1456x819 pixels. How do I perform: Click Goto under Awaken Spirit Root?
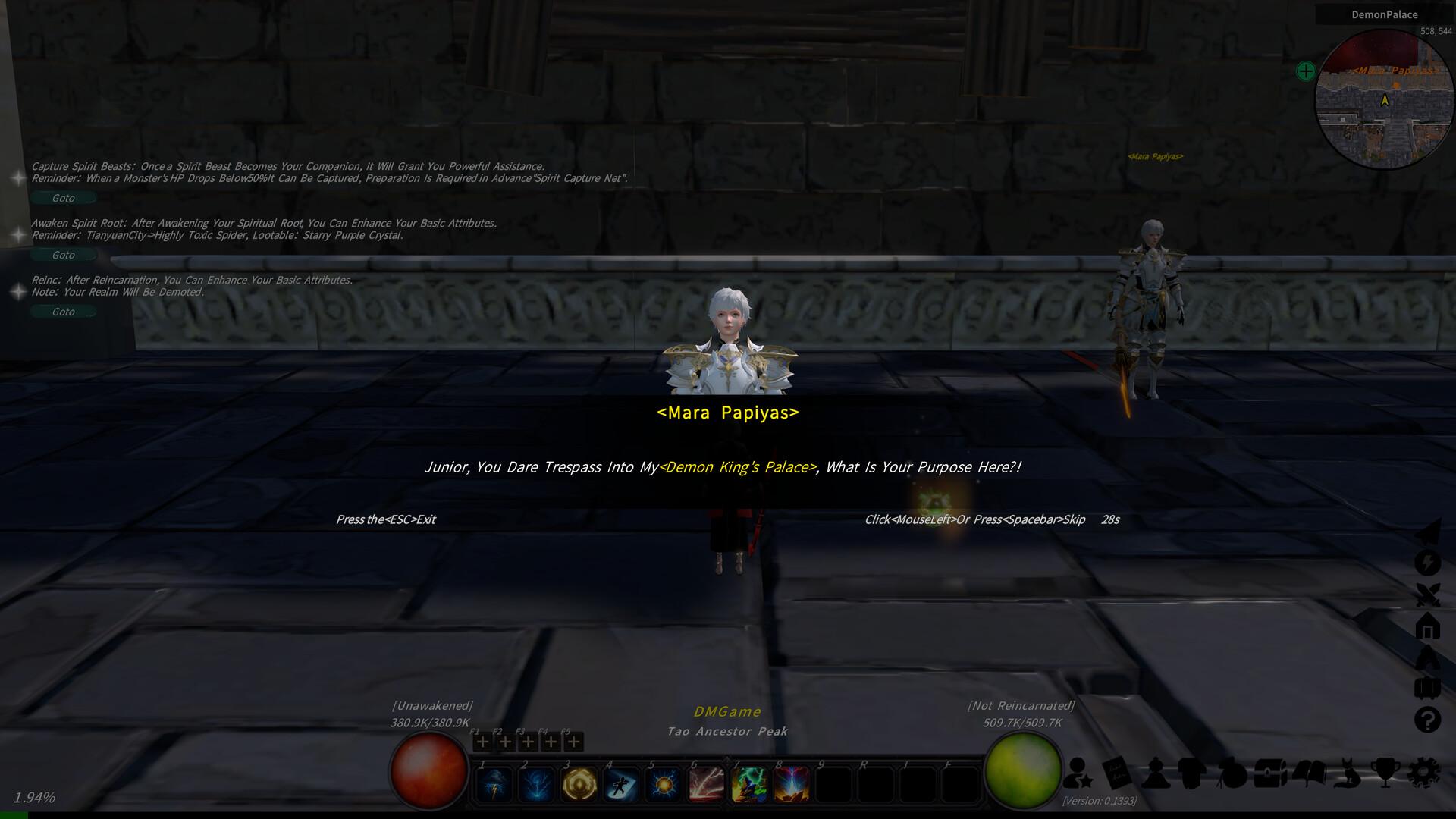tap(63, 255)
